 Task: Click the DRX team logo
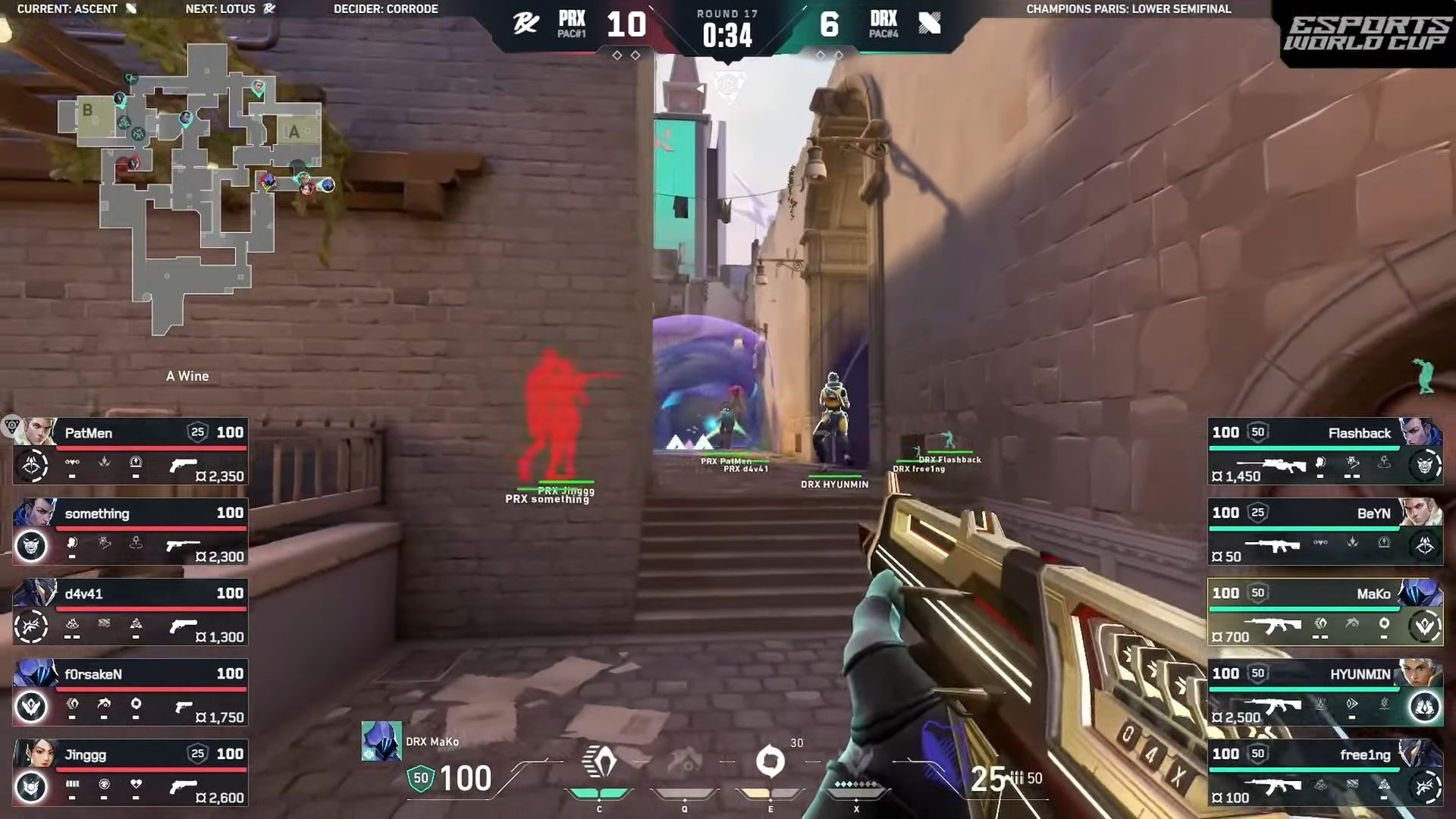[929, 24]
